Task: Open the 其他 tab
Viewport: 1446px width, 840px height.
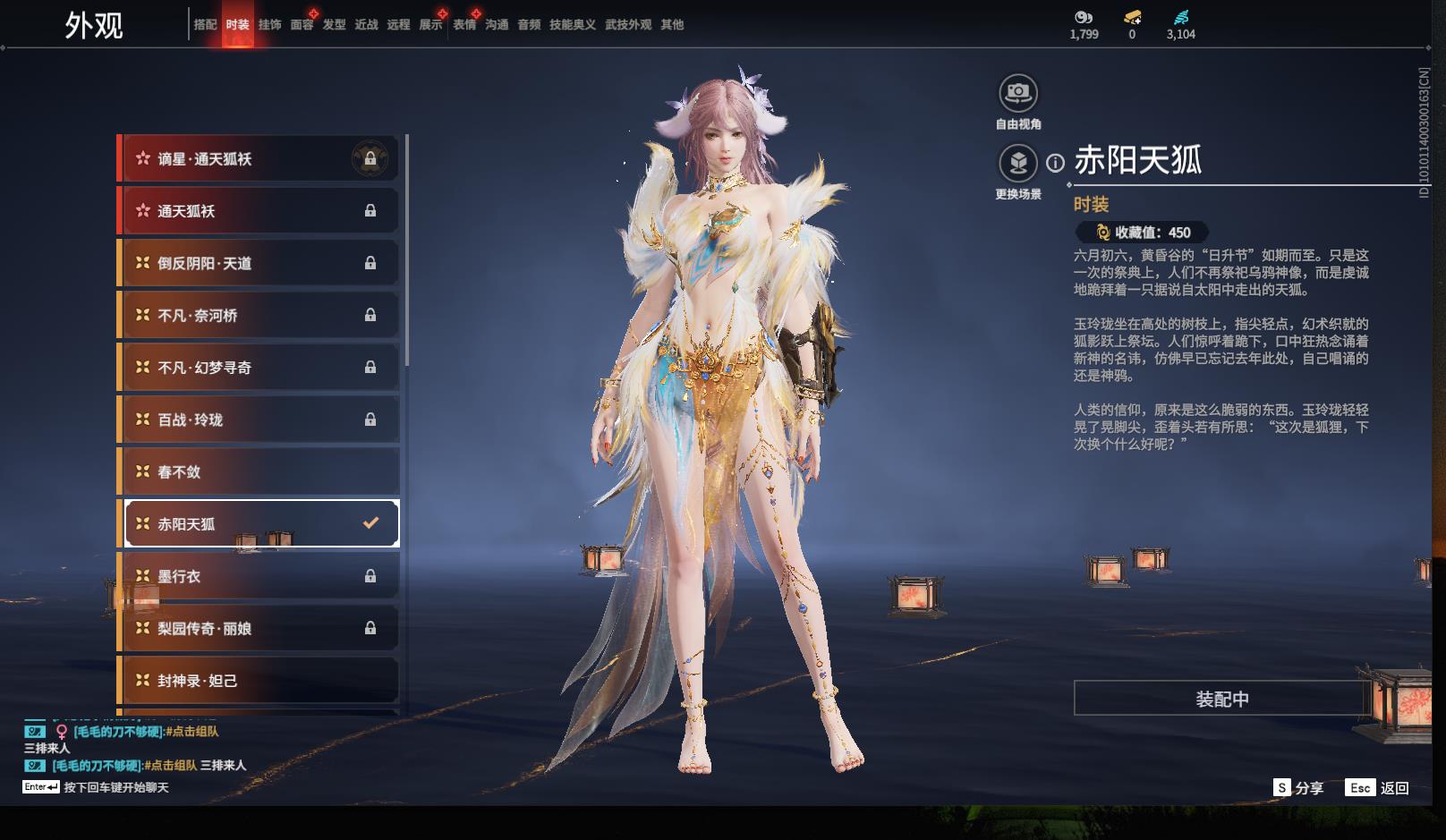Action: point(672,25)
